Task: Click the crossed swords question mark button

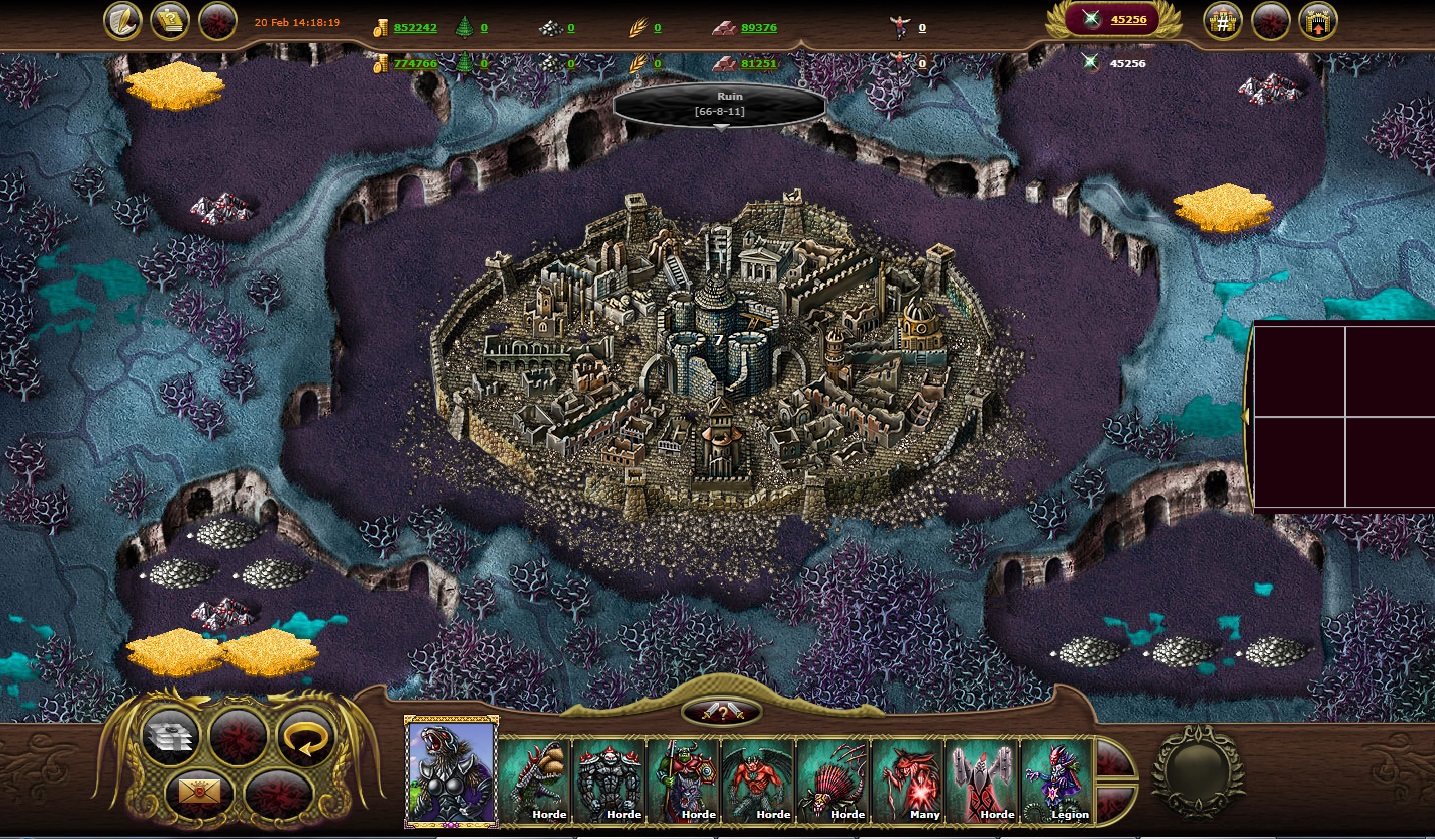Action: [x=721, y=712]
